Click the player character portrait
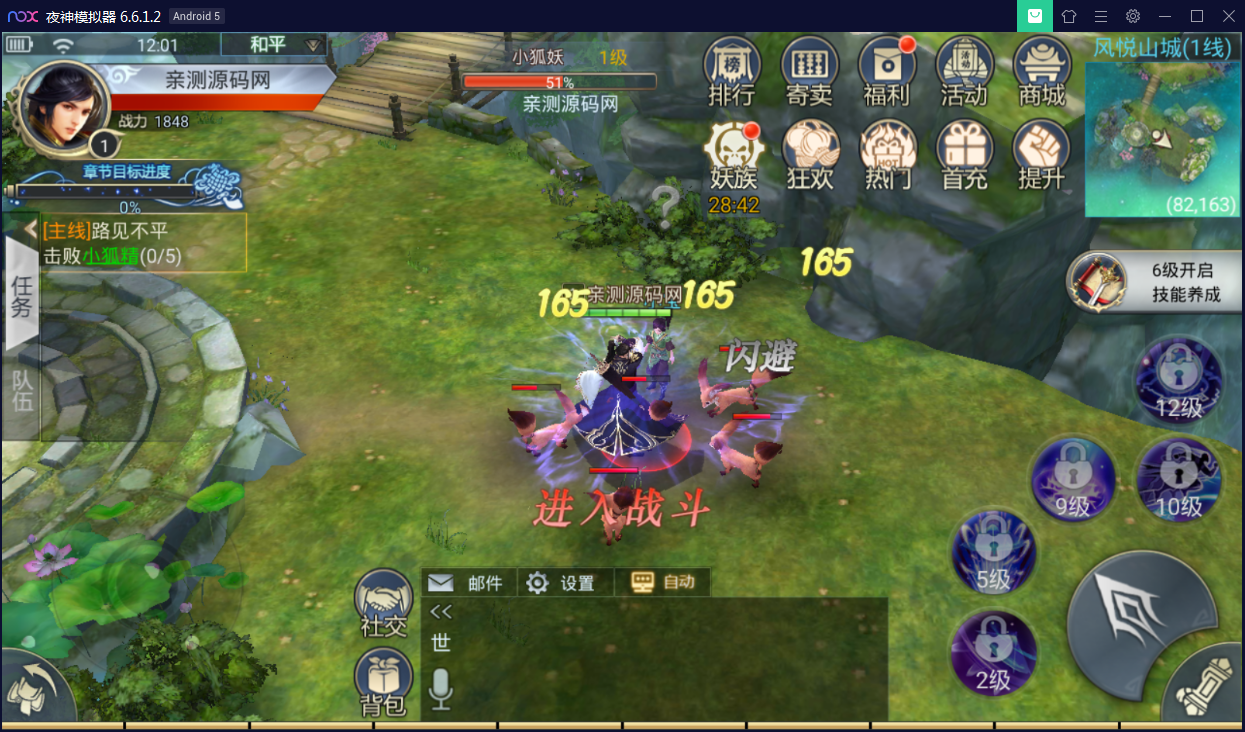Viewport: 1245px width, 732px height. [x=62, y=108]
